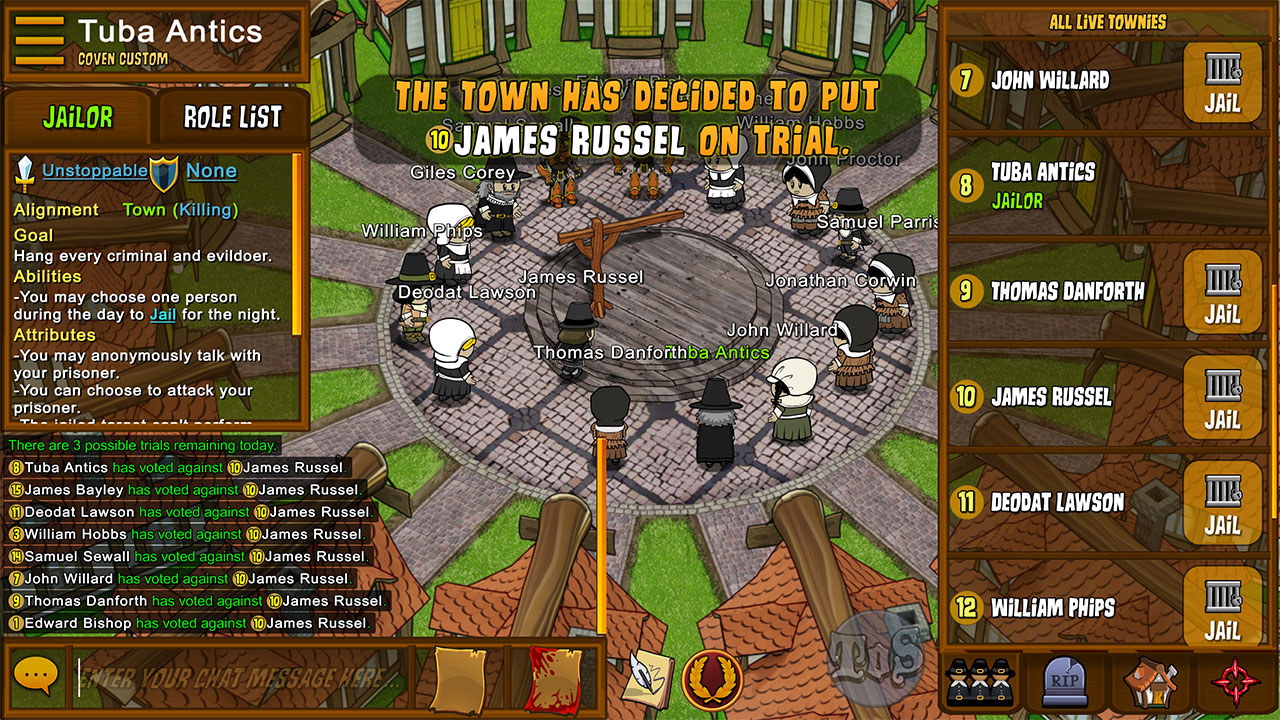Jail Deodat Lawson
The image size is (1280, 720).
1222,502
